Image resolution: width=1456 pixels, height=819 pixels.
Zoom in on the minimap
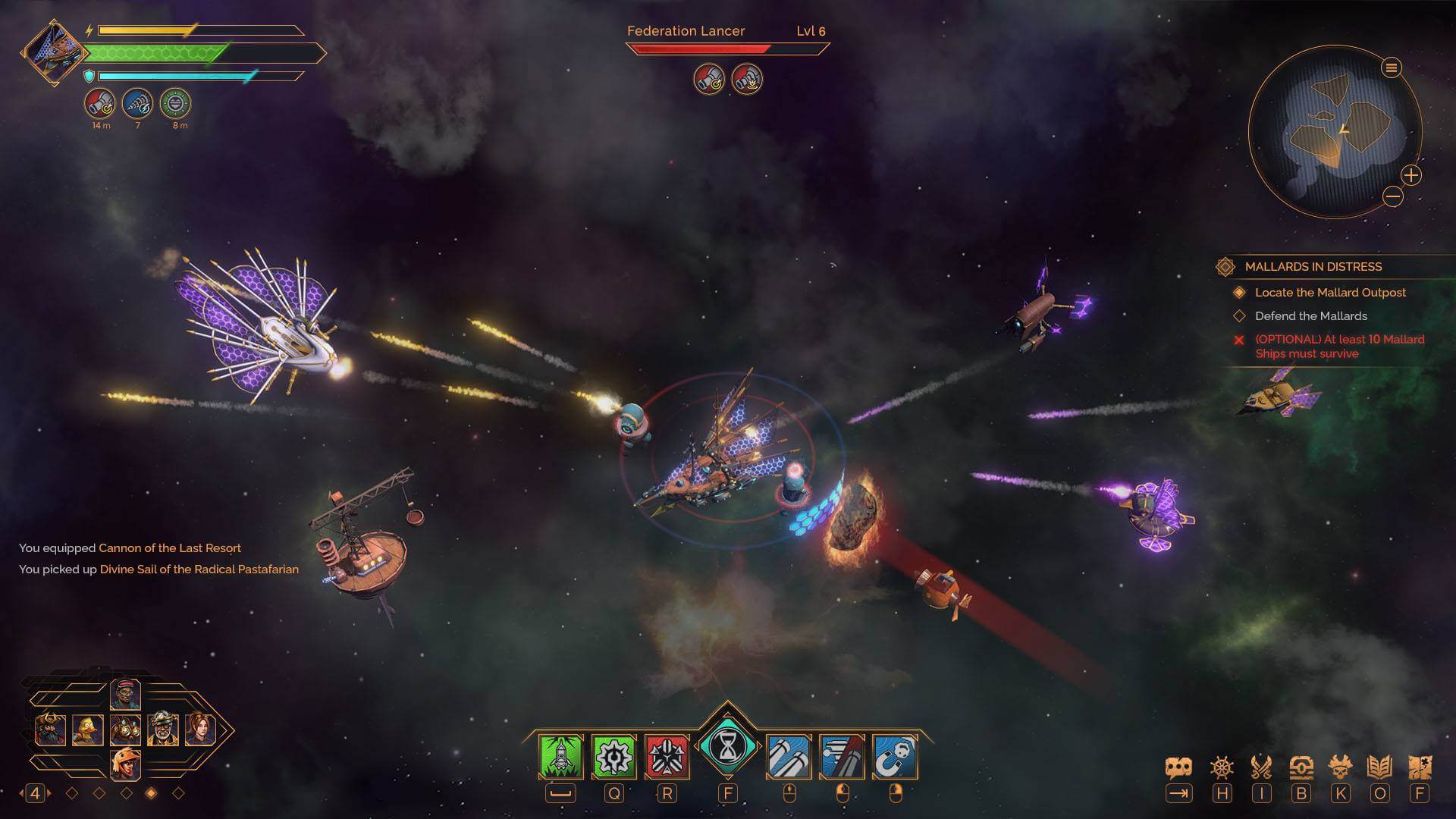(x=1410, y=176)
